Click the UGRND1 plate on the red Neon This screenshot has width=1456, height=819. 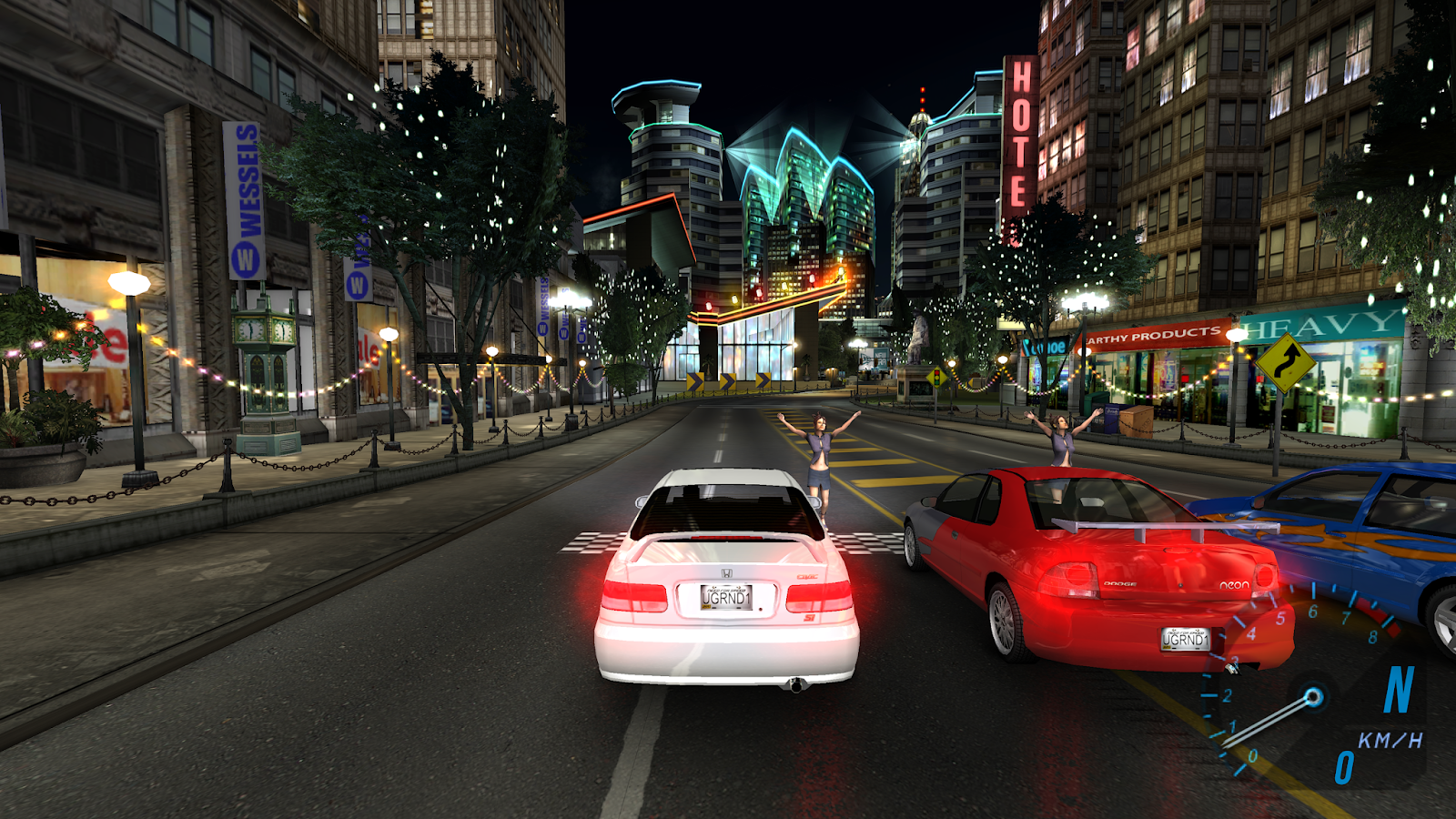point(1185,640)
